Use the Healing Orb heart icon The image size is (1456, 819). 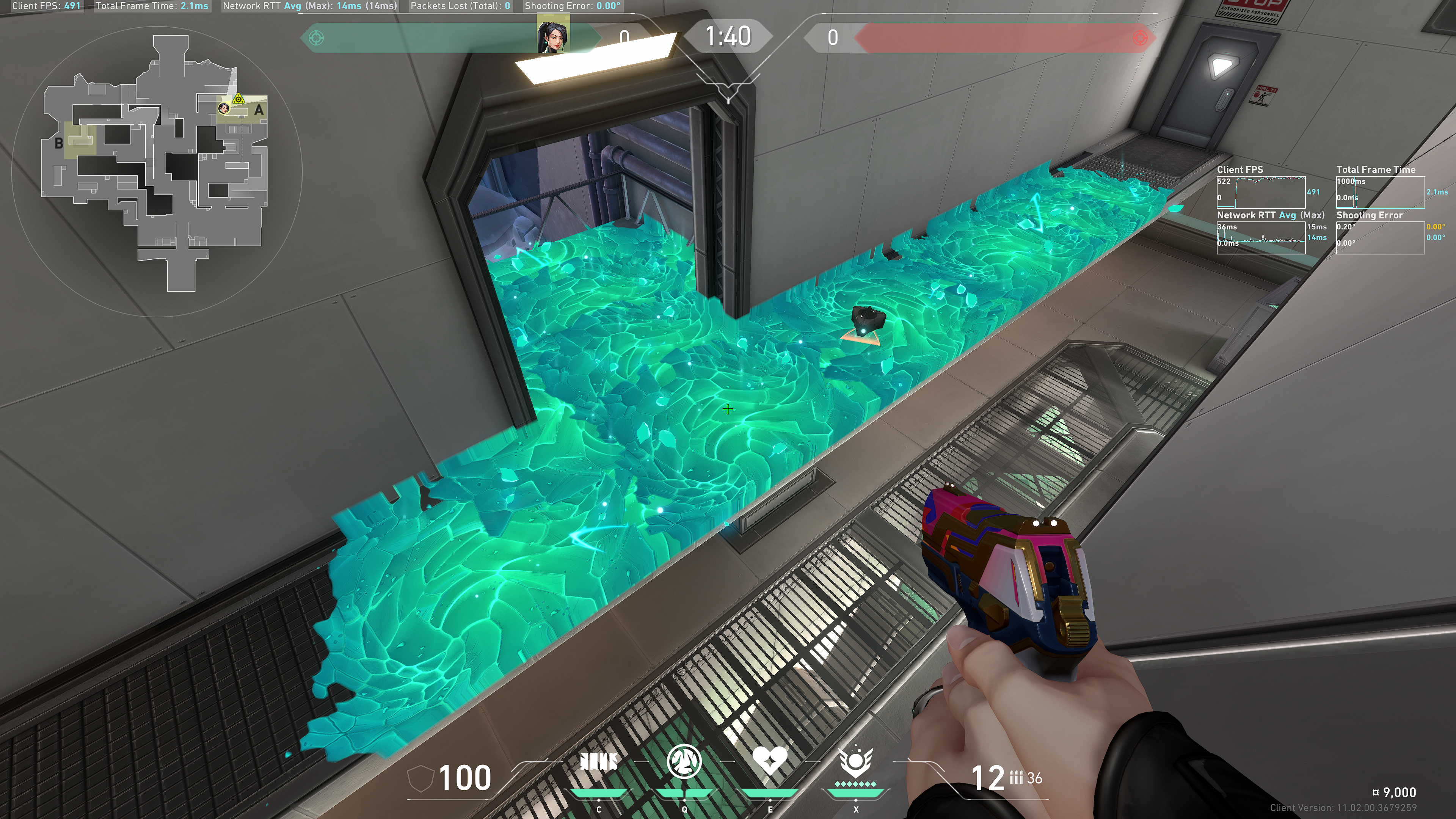click(x=770, y=761)
